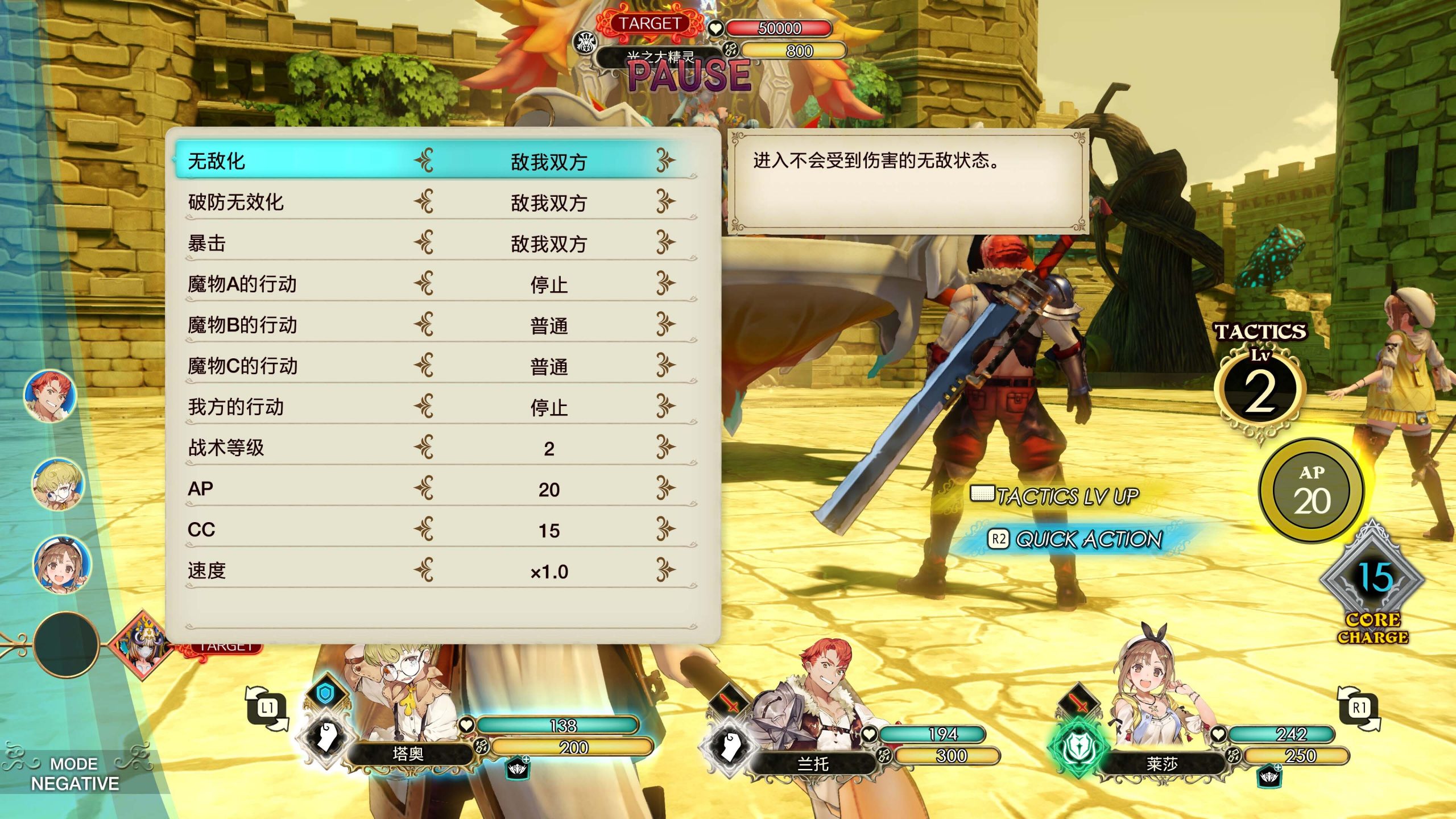
Task: Click the Tactics LV UP prompt
Action: (1057, 496)
